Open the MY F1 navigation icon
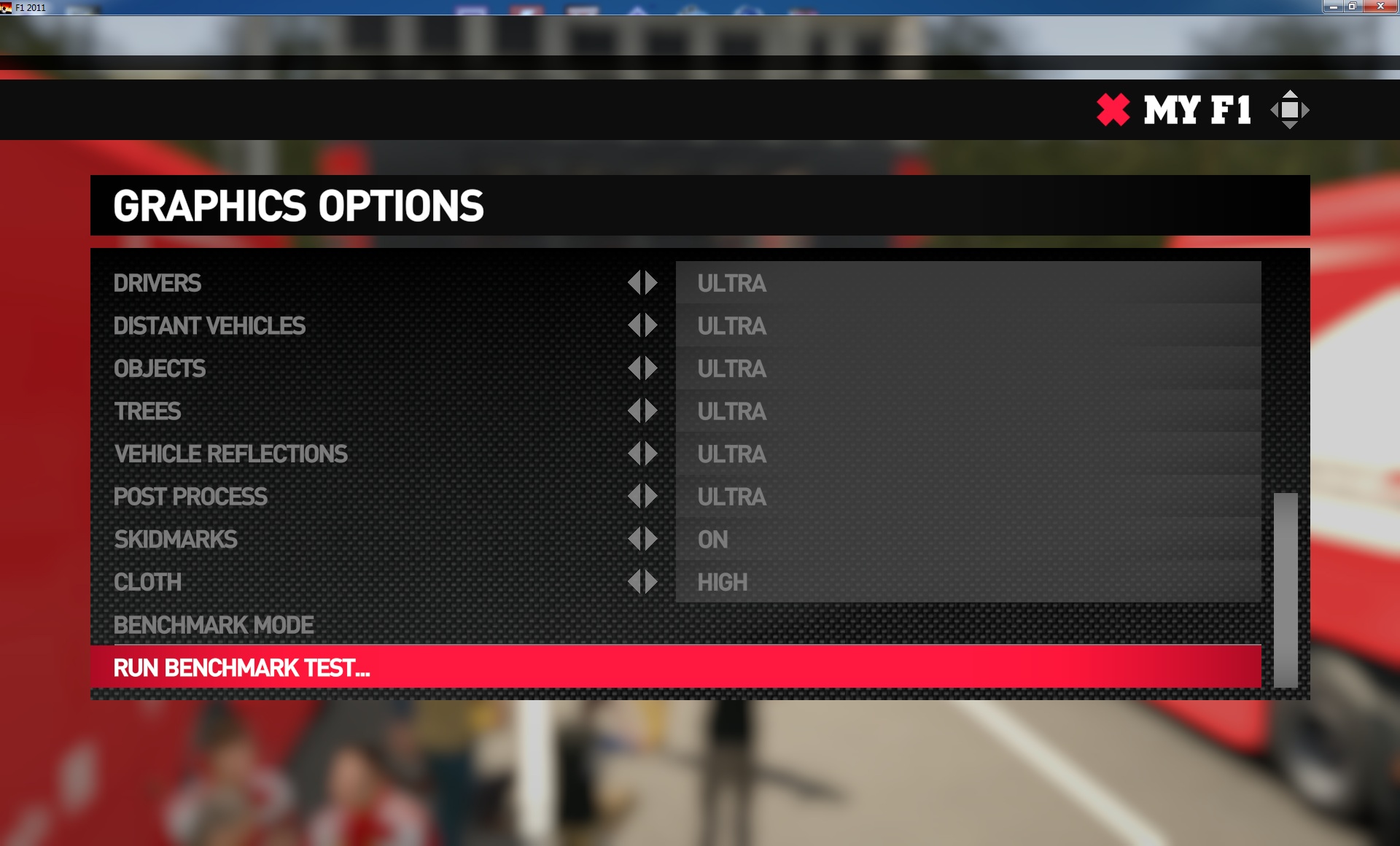 tap(1289, 110)
